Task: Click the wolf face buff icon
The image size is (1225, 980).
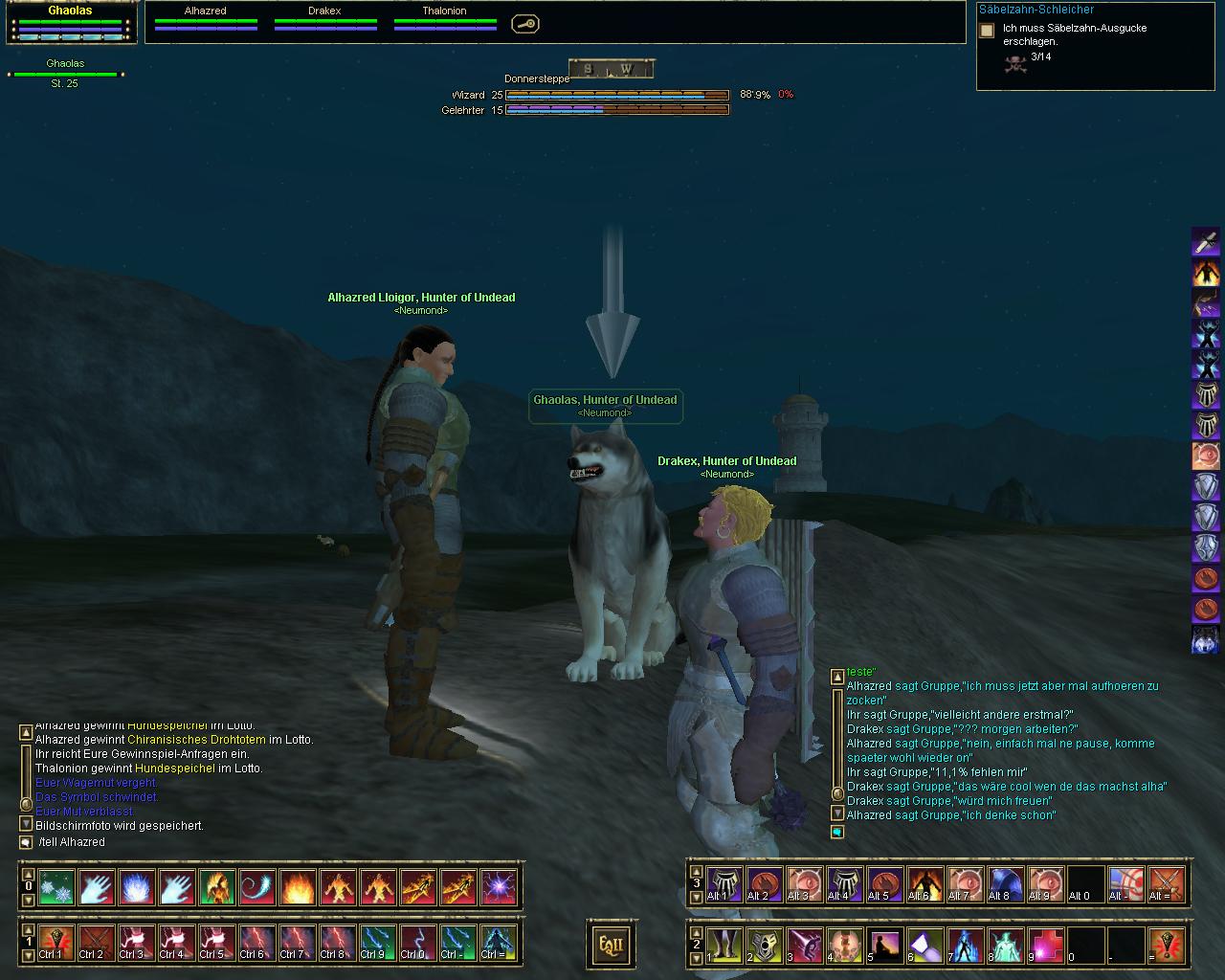Action: 1205,639
